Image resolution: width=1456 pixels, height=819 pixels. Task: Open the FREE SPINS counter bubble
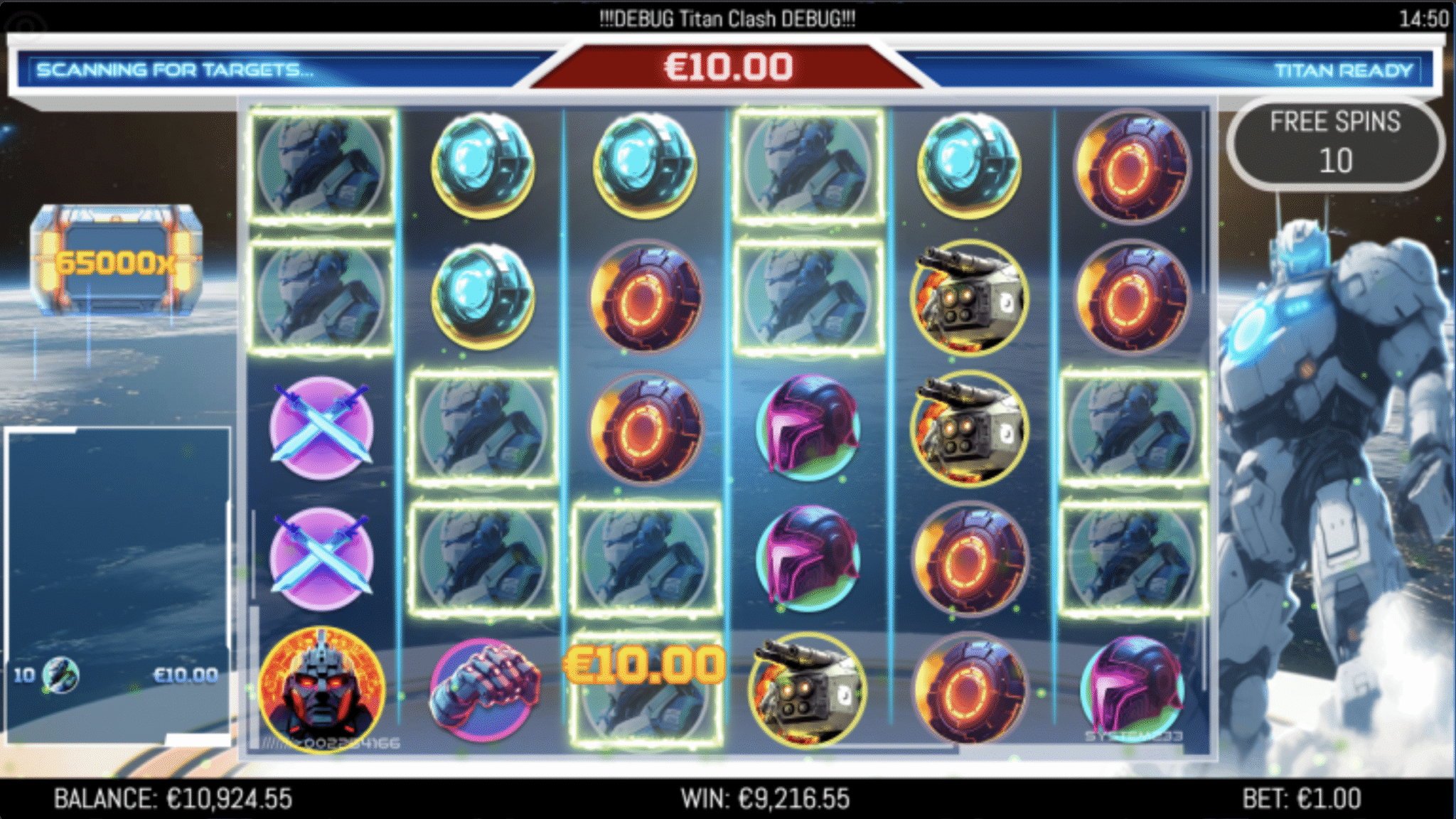pyautogui.click(x=1337, y=142)
